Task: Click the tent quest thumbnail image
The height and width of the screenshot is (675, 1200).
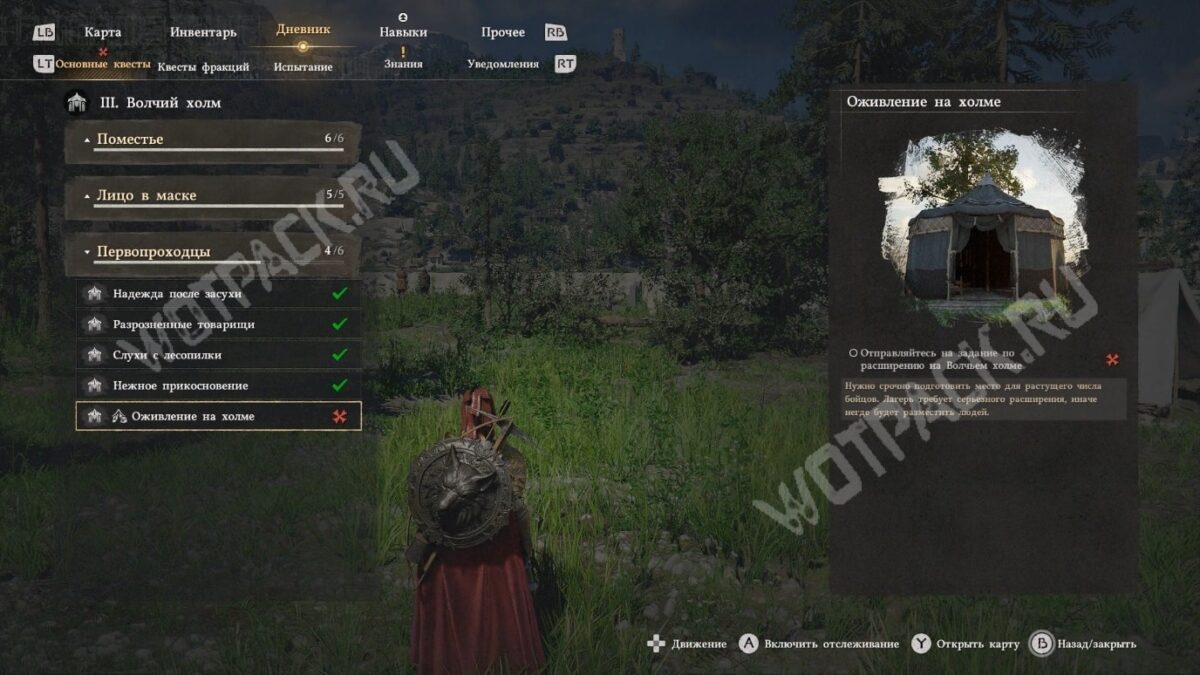Action: [984, 229]
